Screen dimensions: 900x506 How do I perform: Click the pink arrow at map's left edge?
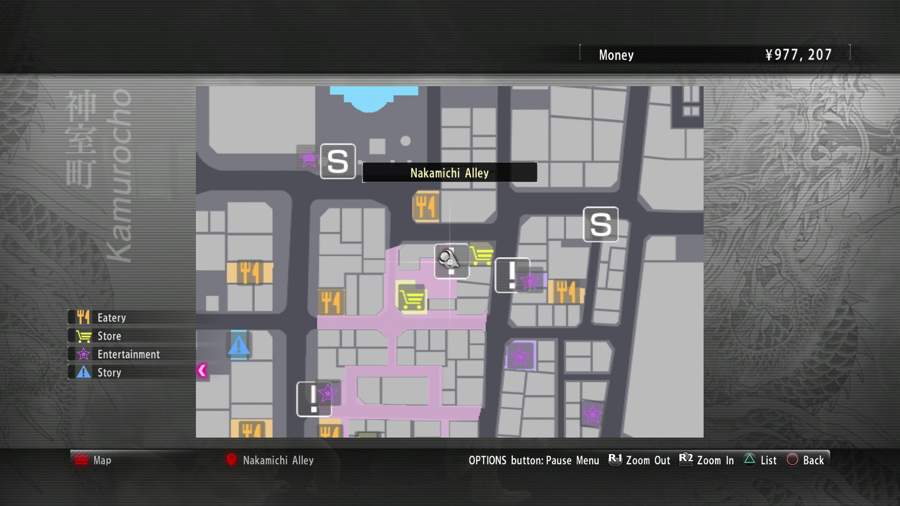[202, 371]
